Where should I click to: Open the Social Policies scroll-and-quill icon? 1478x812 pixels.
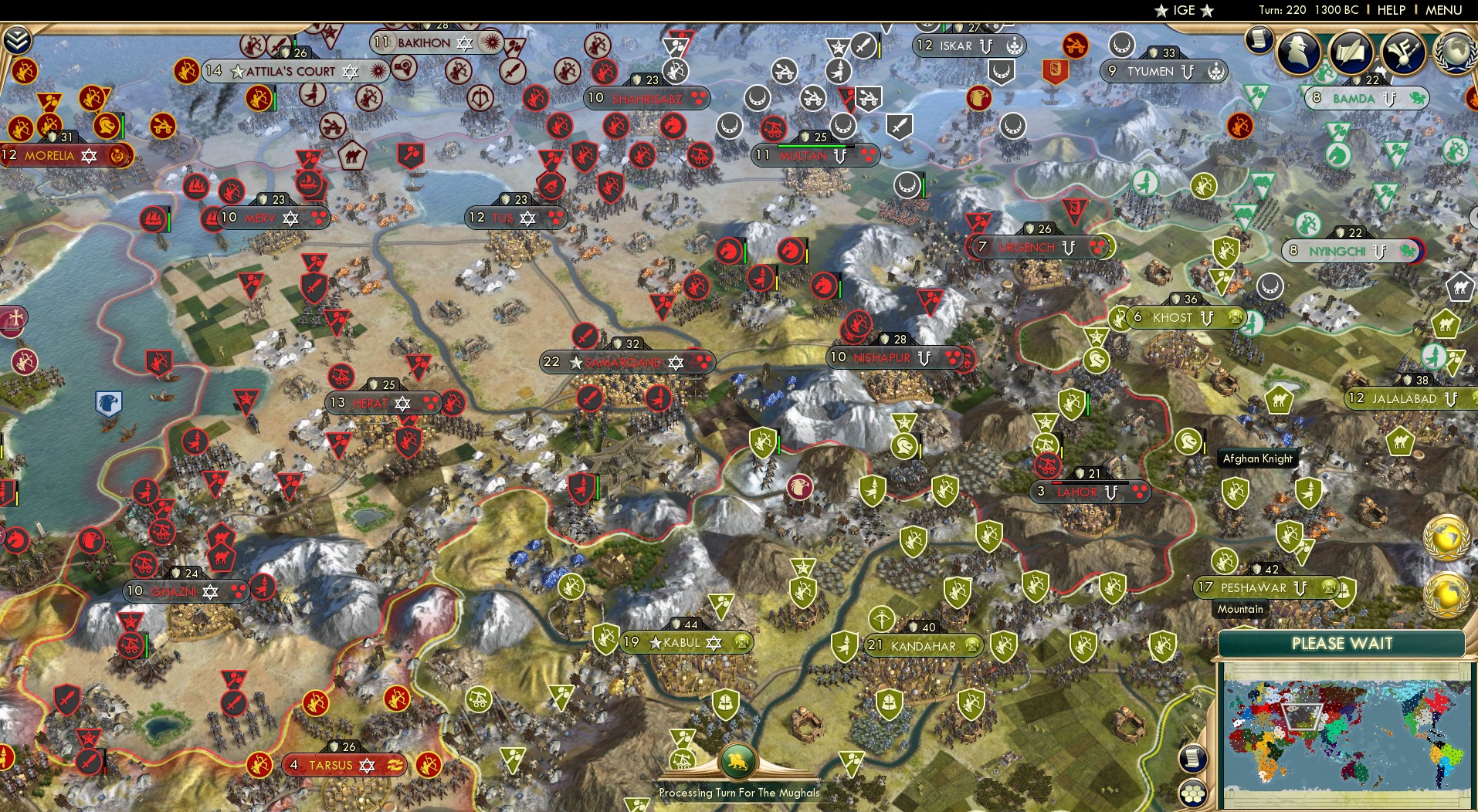coord(1352,52)
